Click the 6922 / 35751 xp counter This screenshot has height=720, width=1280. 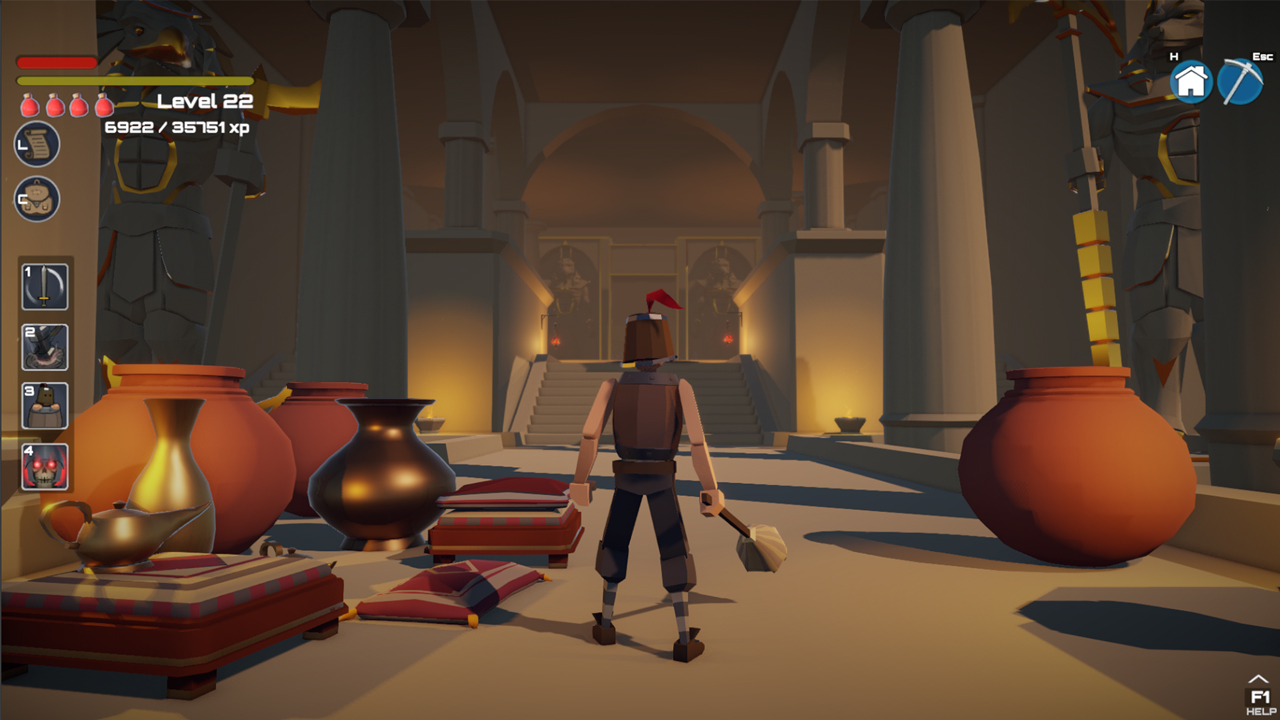(178, 127)
